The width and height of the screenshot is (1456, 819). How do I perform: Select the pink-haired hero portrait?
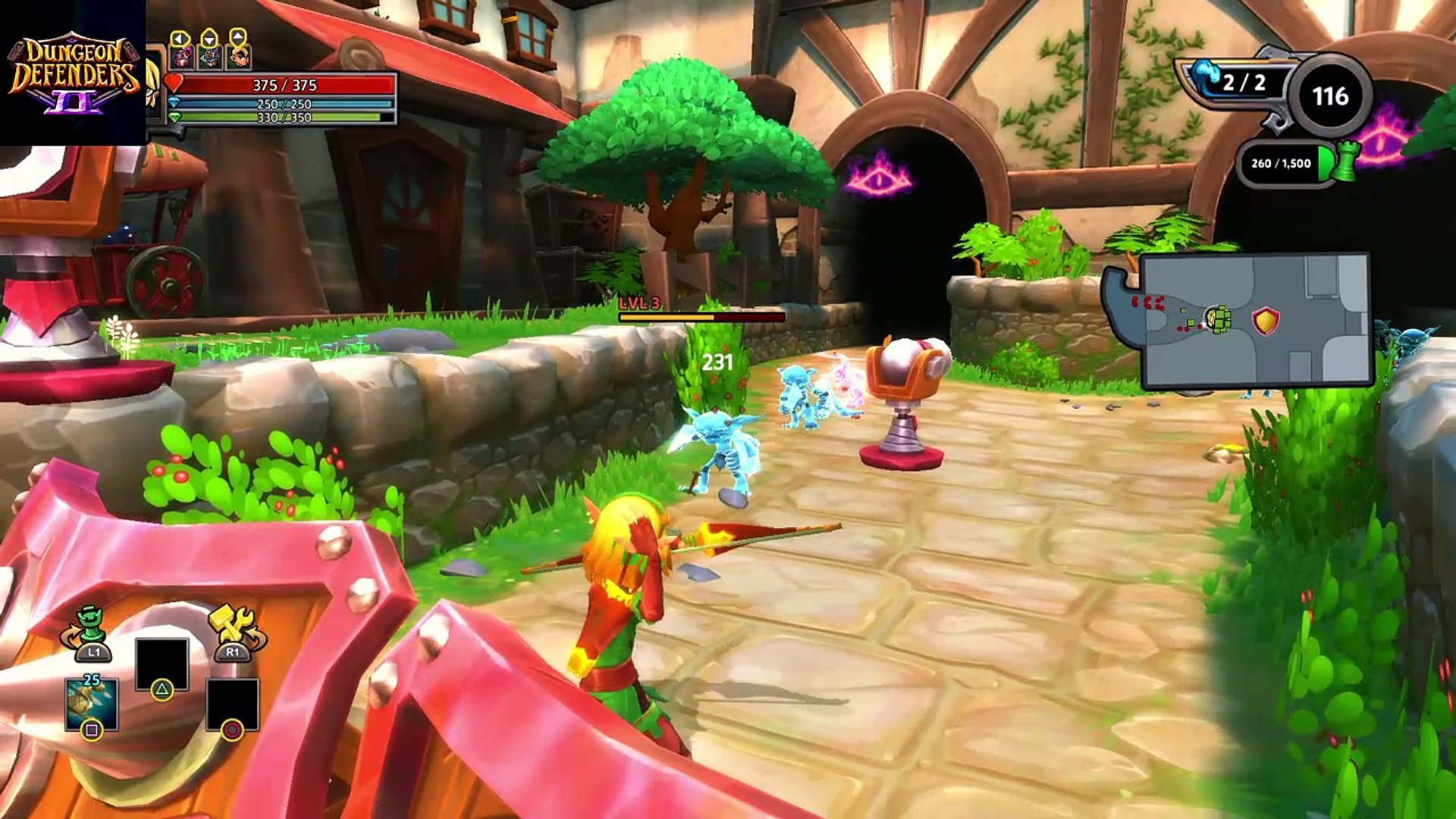[182, 56]
